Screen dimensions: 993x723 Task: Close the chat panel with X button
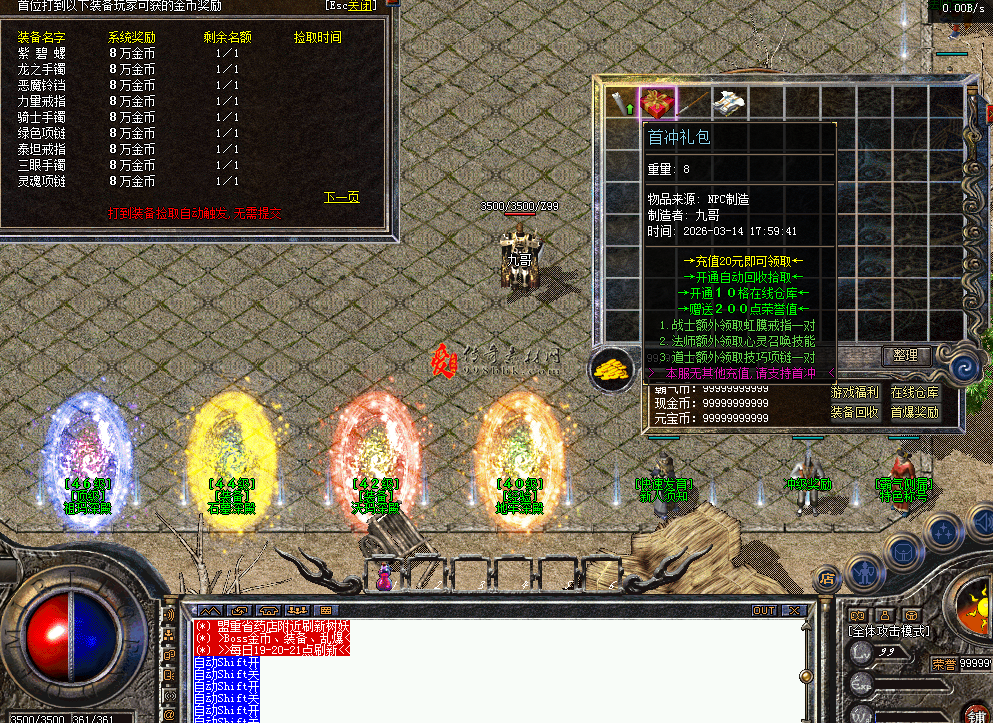tap(794, 610)
